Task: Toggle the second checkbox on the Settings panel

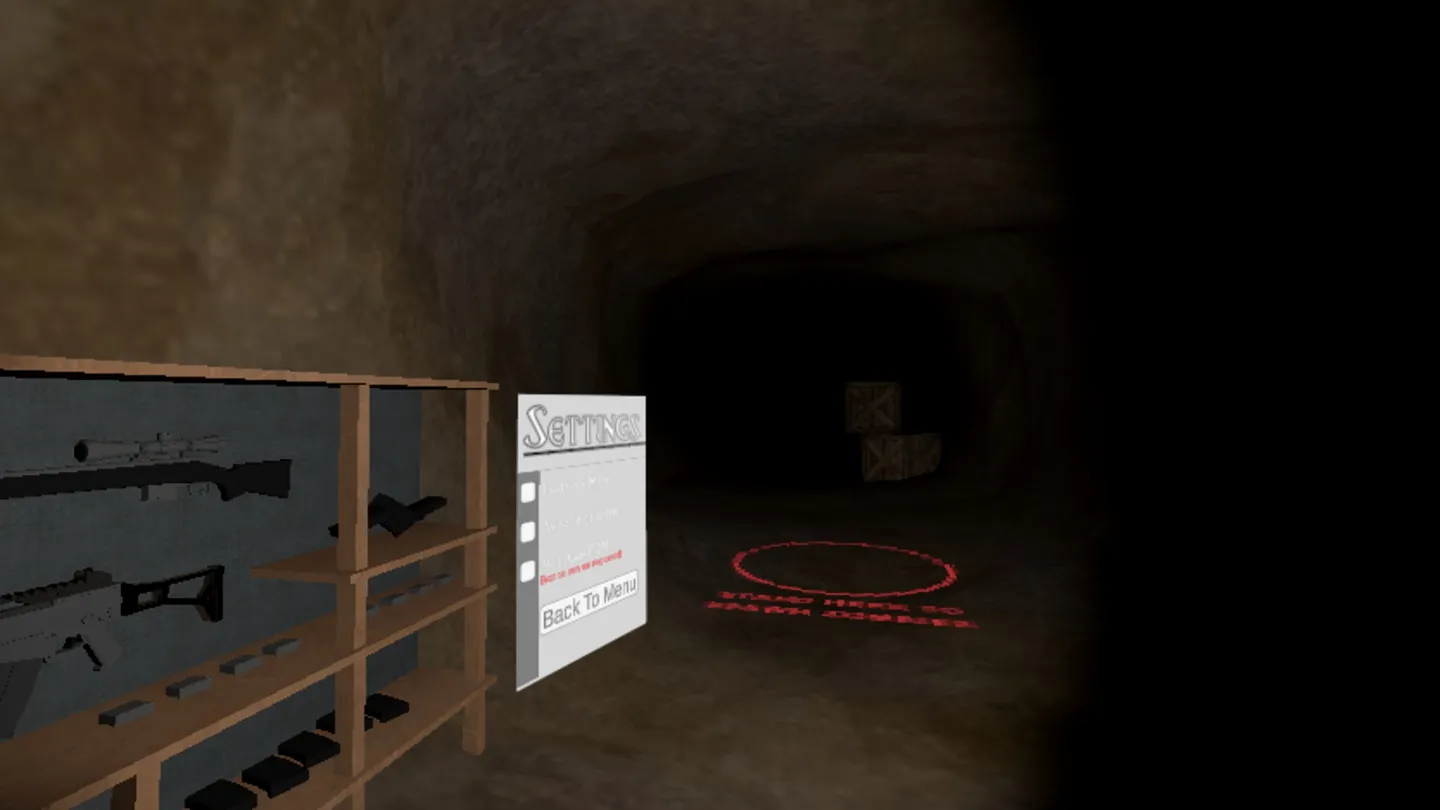Action: pyautogui.click(x=528, y=532)
